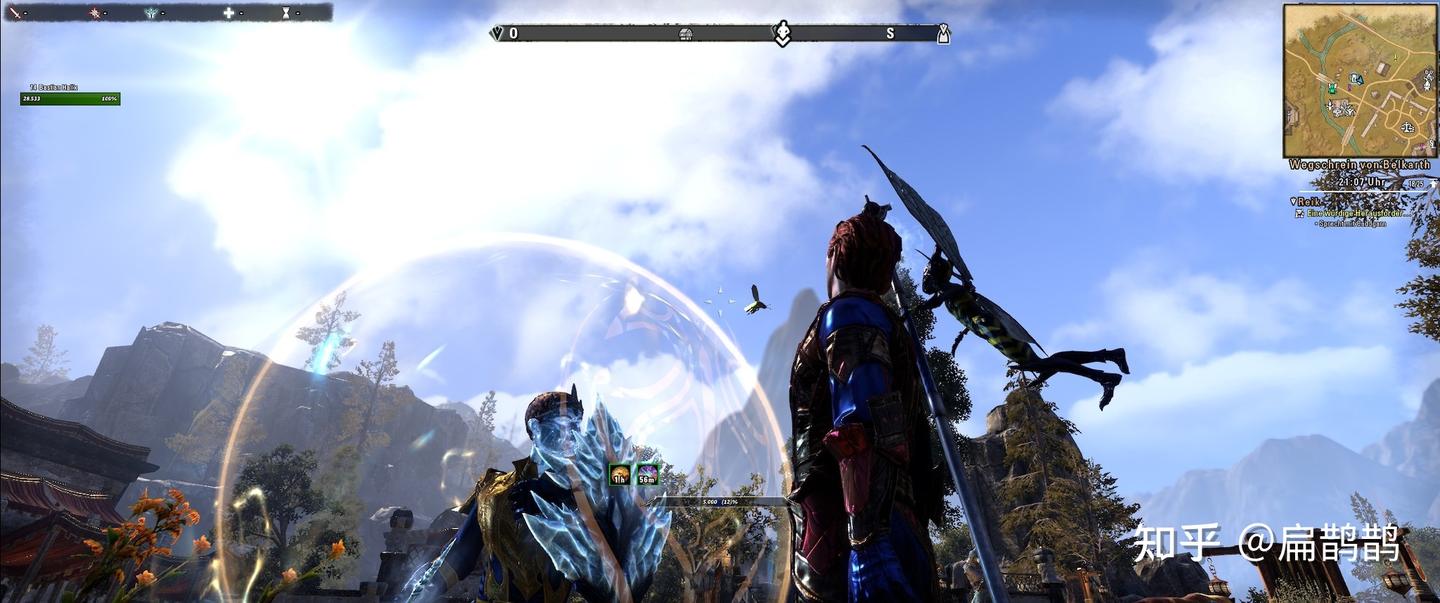Screen dimensions: 1440x603
Task: Click the orange one-hour food buff icon
Action: 620,475
